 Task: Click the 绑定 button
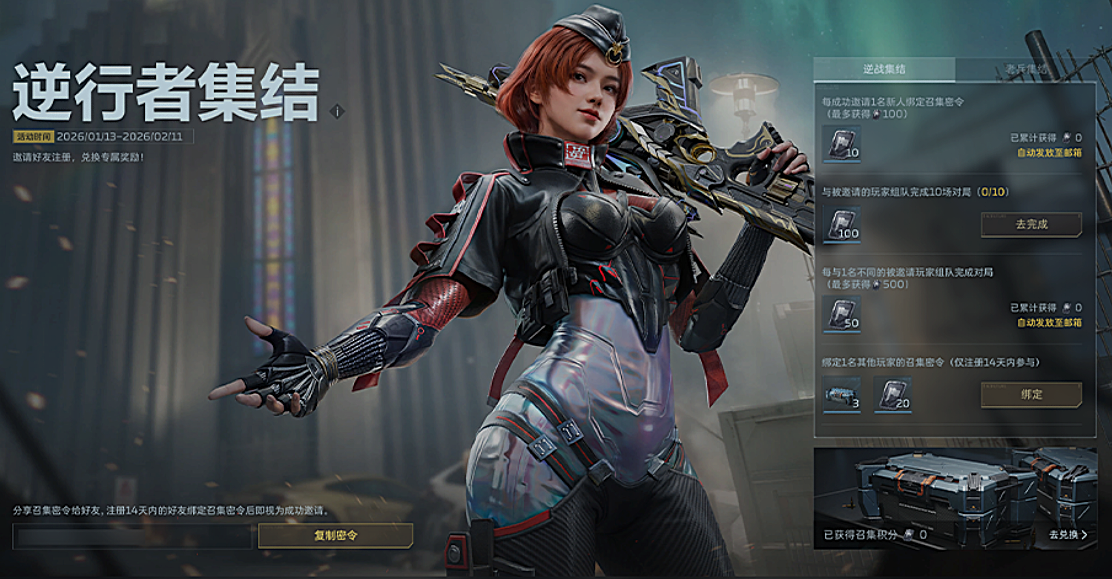1031,394
